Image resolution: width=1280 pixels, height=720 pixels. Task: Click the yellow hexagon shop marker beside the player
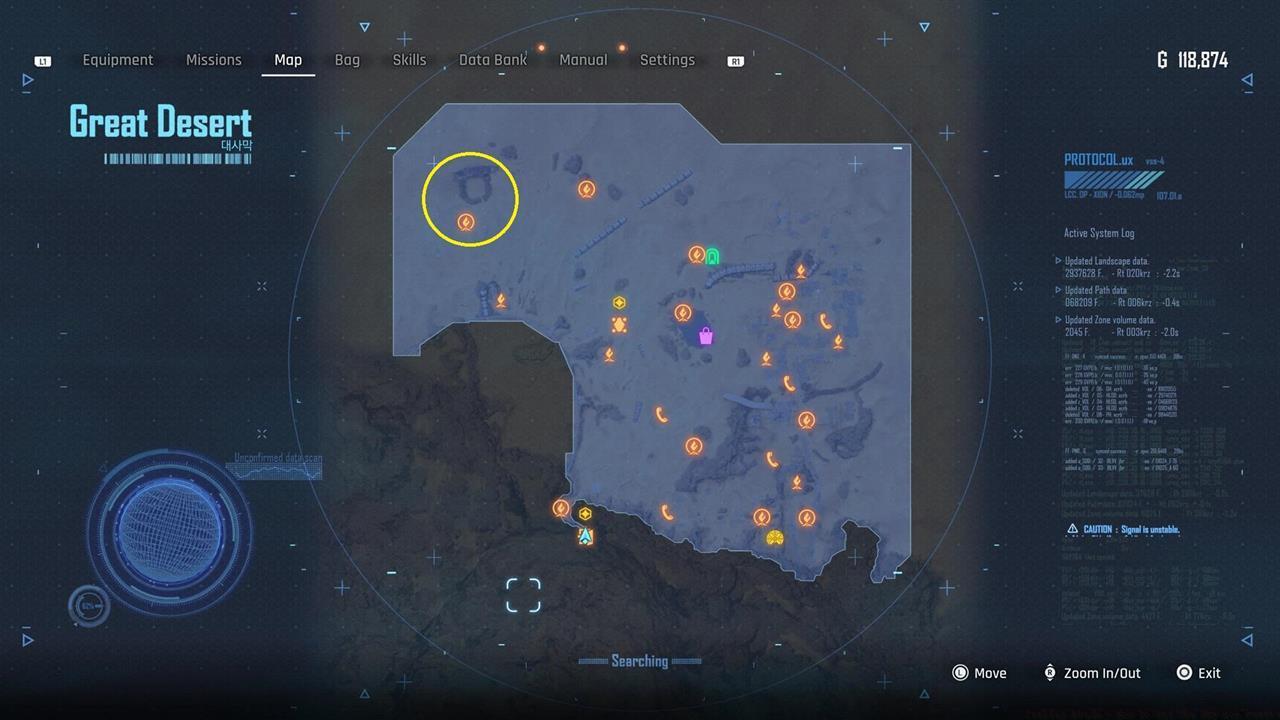tap(584, 515)
